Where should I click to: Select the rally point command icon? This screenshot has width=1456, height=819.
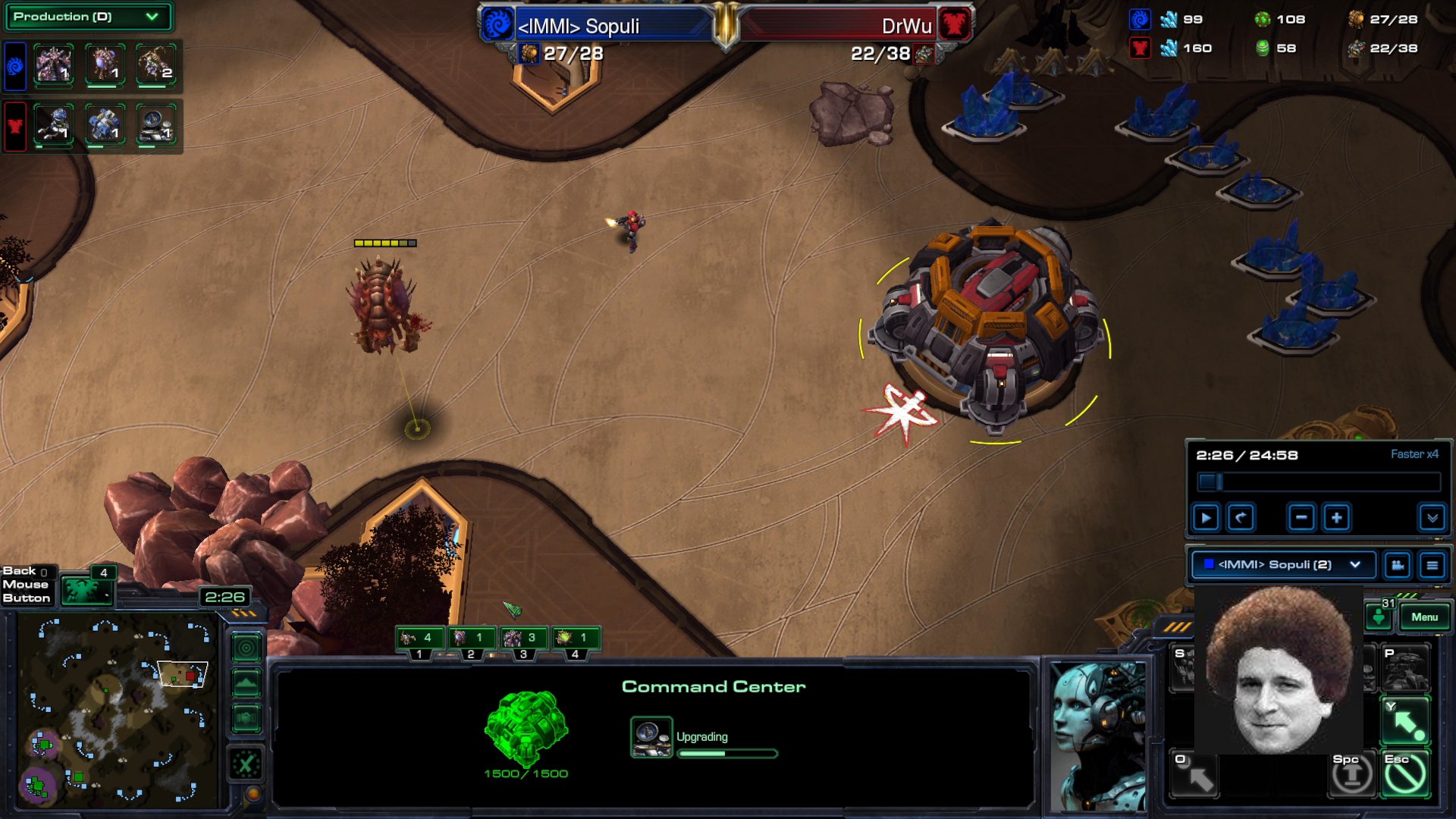[1405, 722]
